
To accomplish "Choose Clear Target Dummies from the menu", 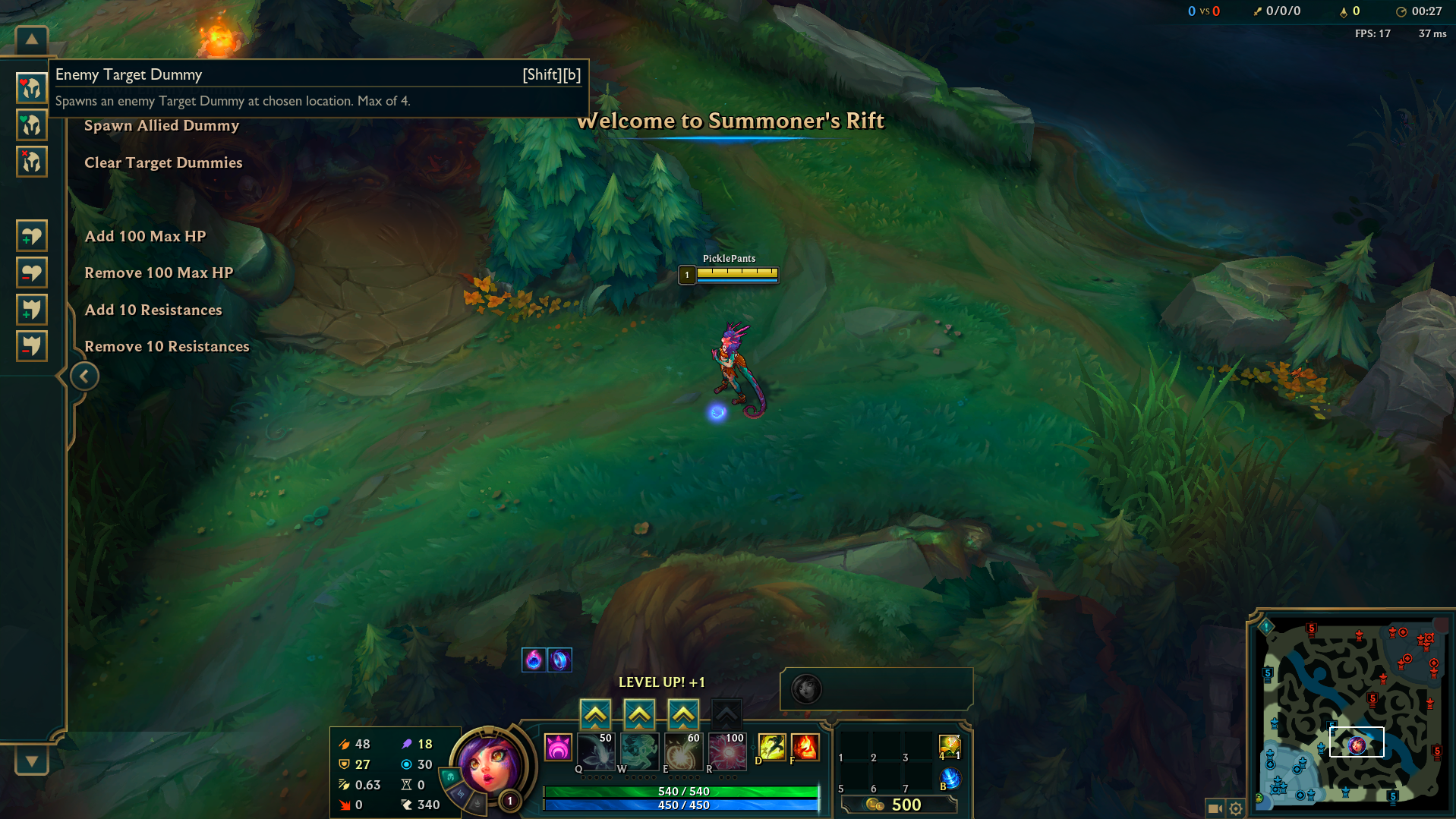I will pyautogui.click(x=163, y=162).
